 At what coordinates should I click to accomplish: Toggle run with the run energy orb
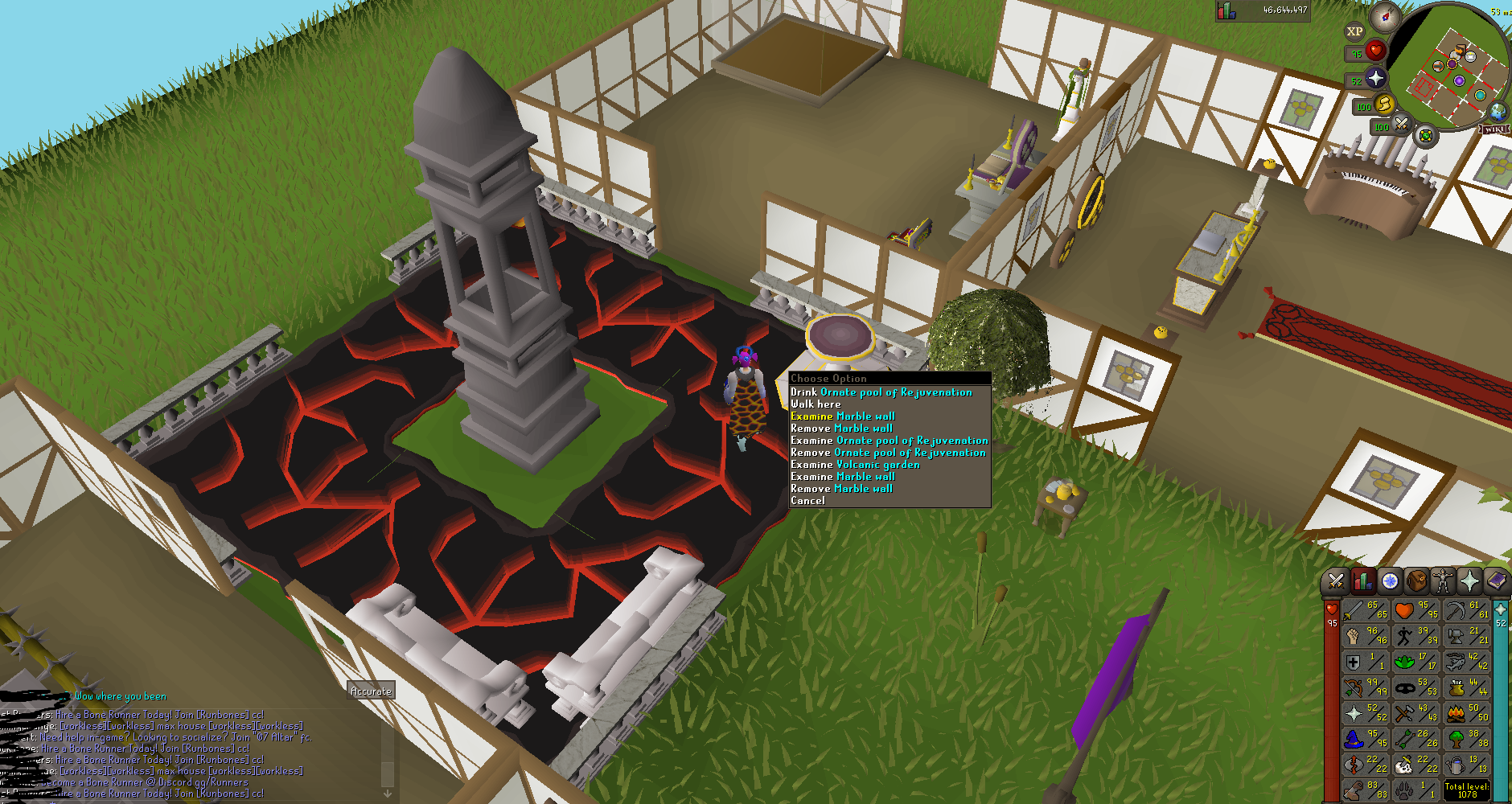[1383, 105]
